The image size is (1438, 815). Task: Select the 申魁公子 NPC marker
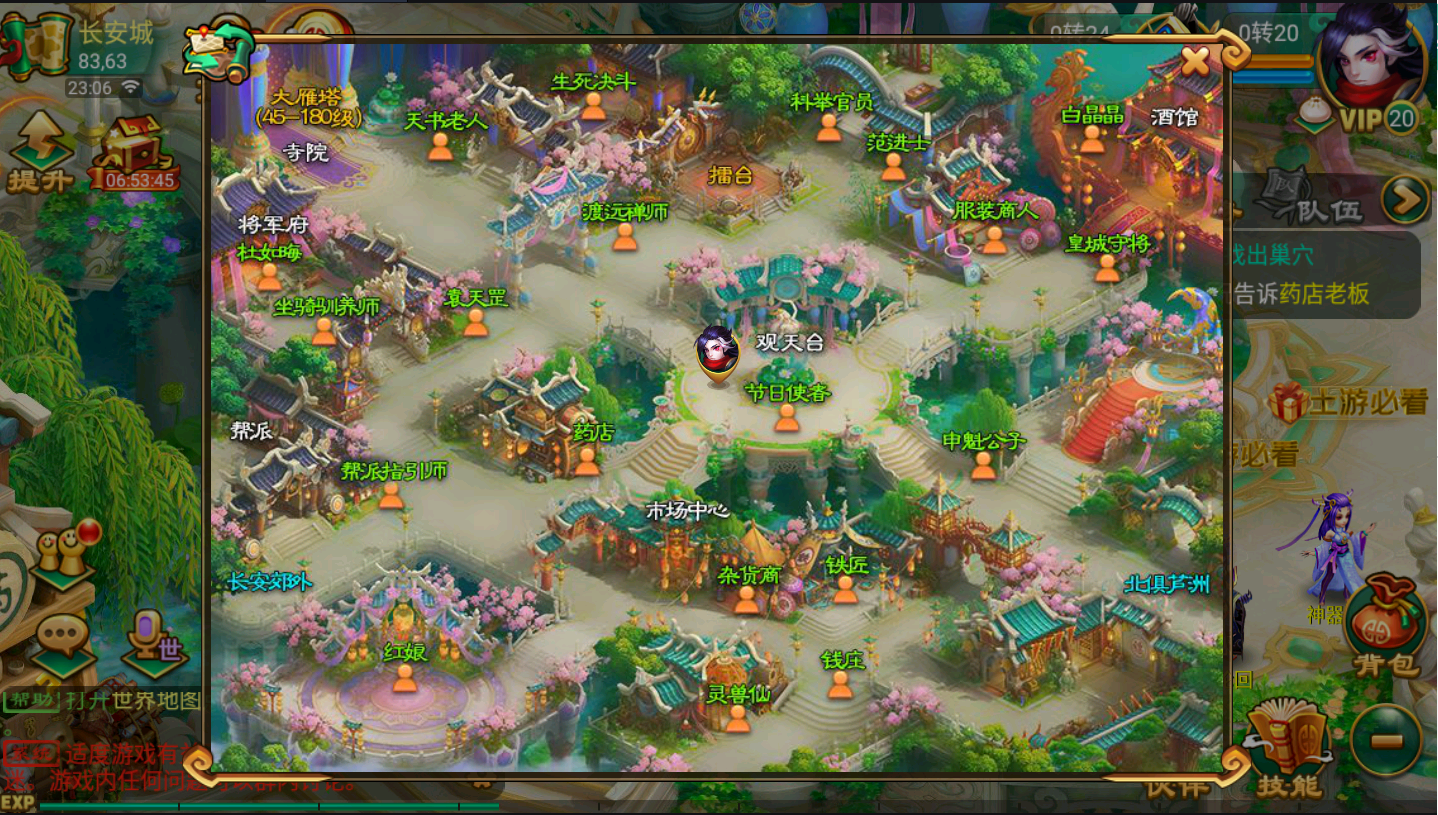click(x=984, y=464)
